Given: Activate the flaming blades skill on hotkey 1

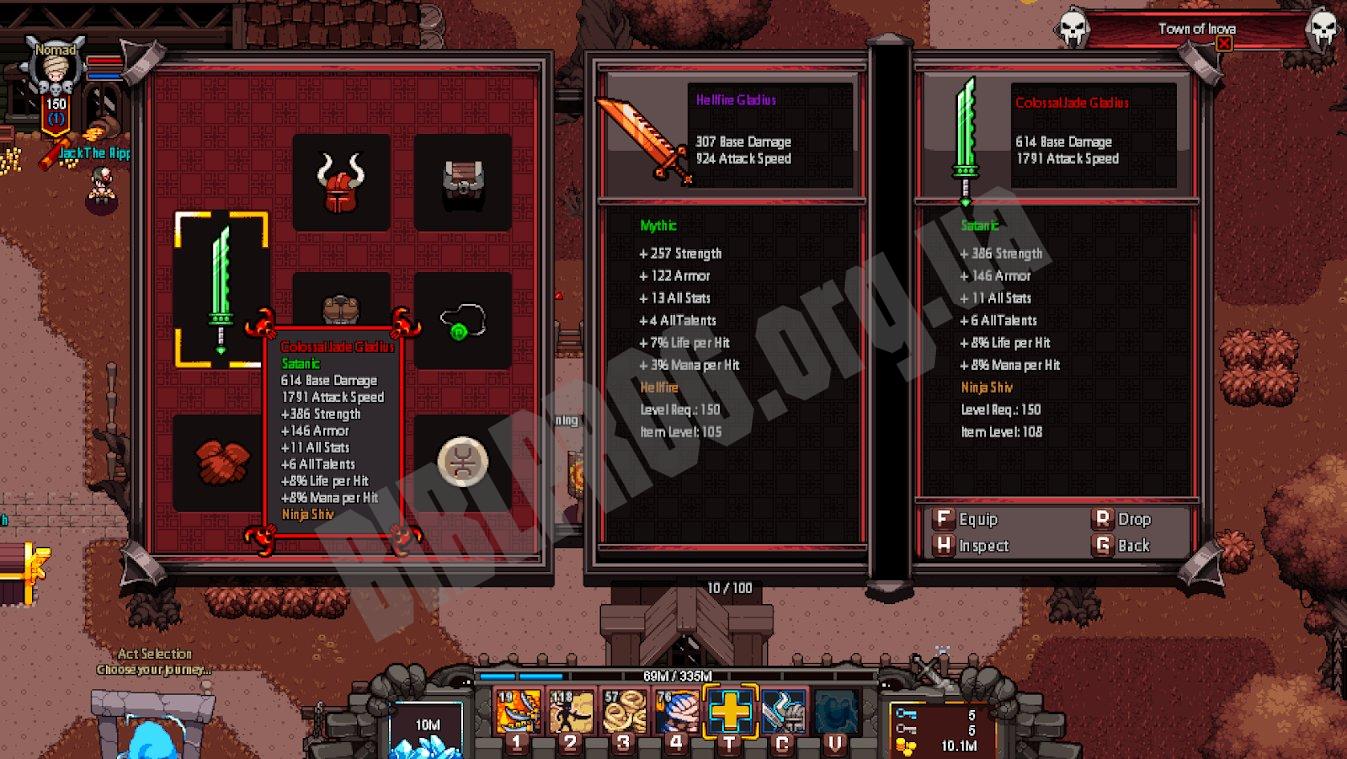Looking at the screenshot, I should pyautogui.click(x=518, y=712).
